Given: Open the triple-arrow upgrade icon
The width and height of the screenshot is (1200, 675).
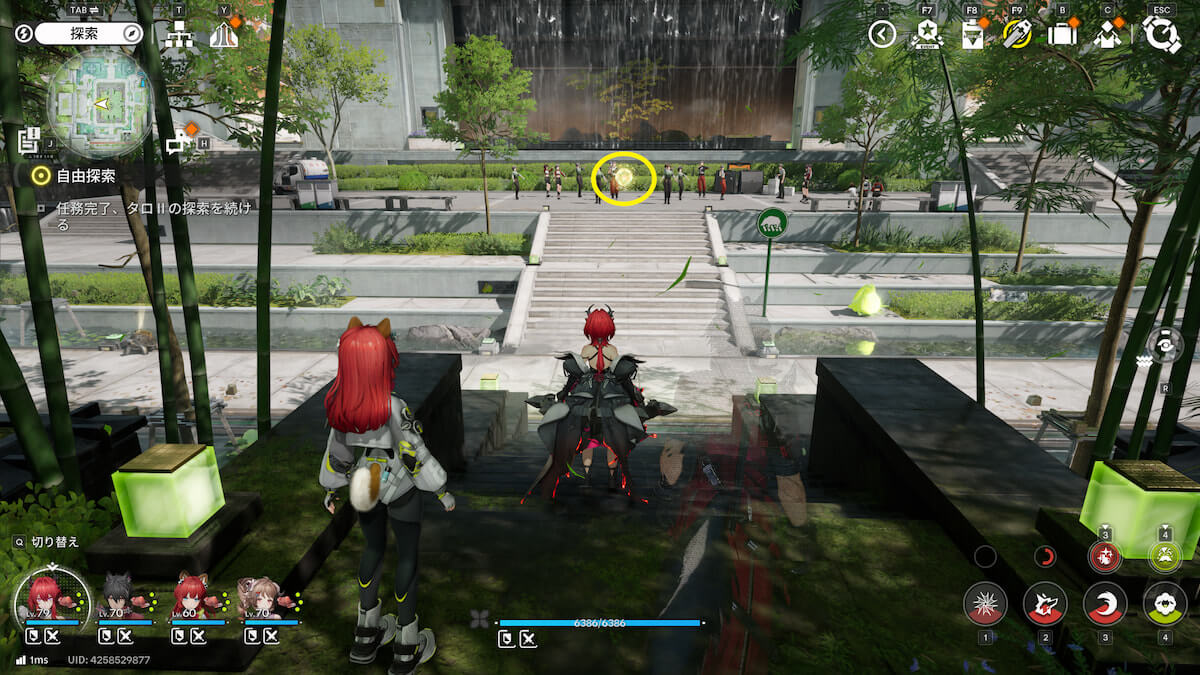Looking at the screenshot, I should [x=224, y=35].
